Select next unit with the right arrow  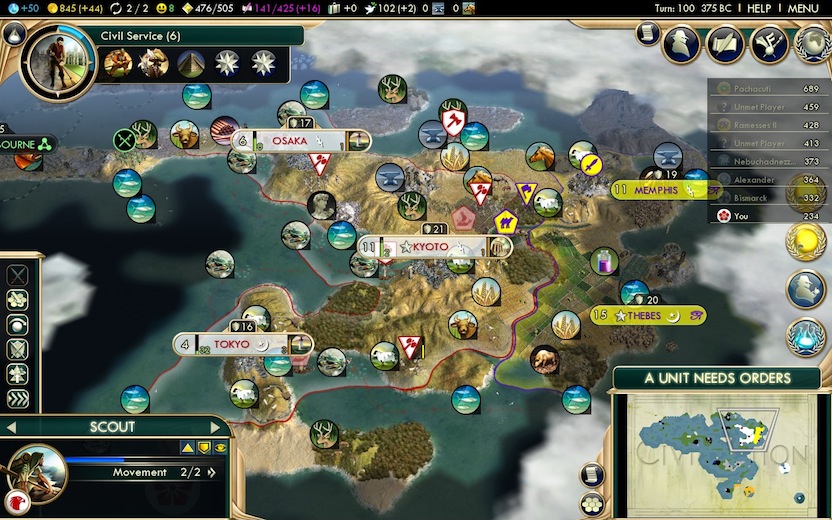pos(221,427)
